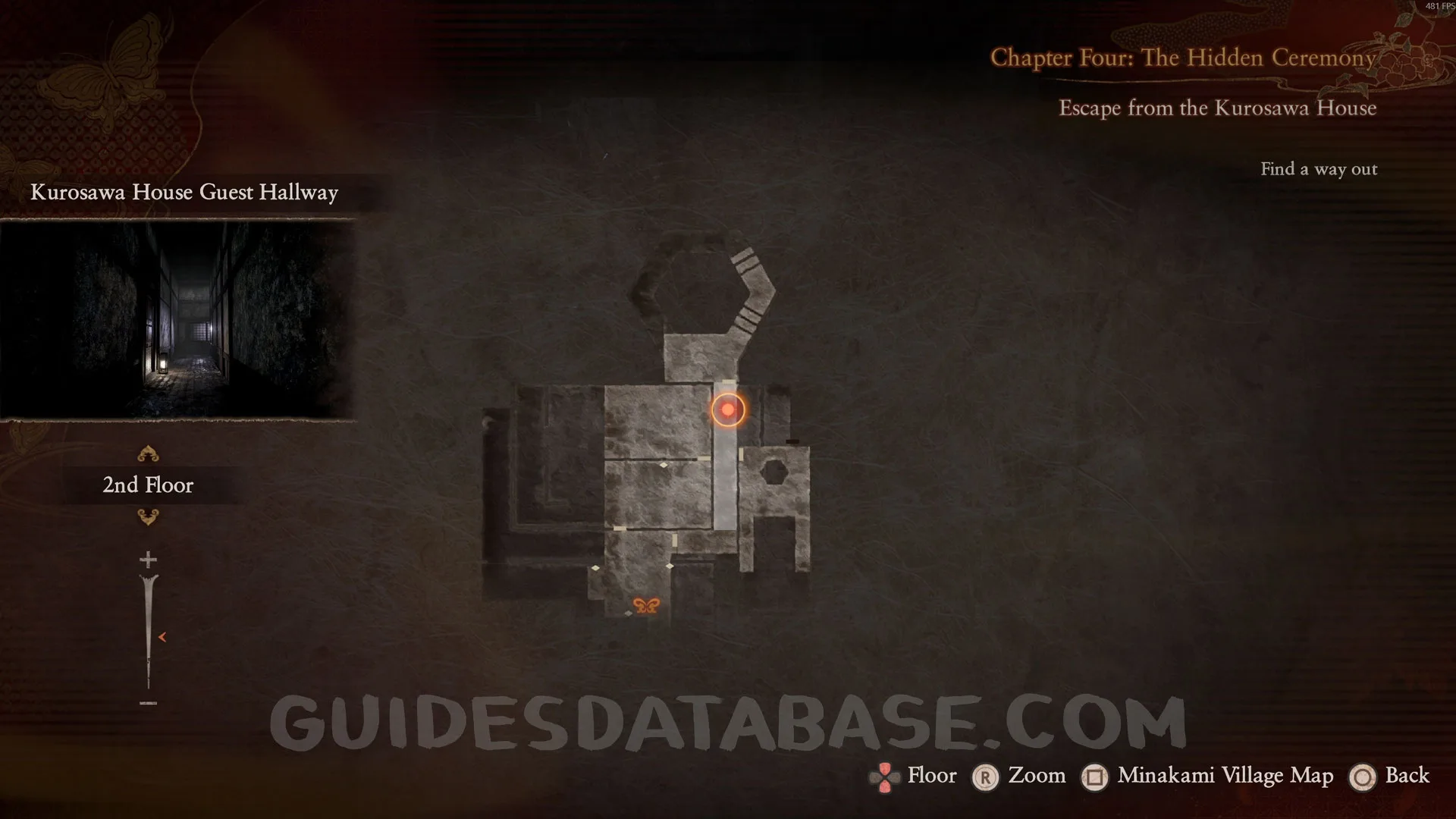Zoom out with the minus sign
The image size is (1456, 819).
coord(148,704)
